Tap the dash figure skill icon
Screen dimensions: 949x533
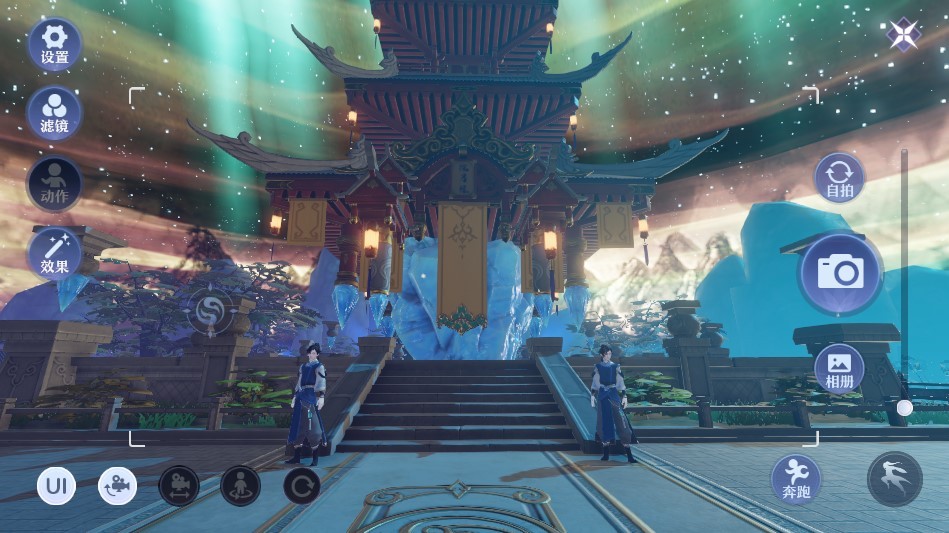point(894,479)
